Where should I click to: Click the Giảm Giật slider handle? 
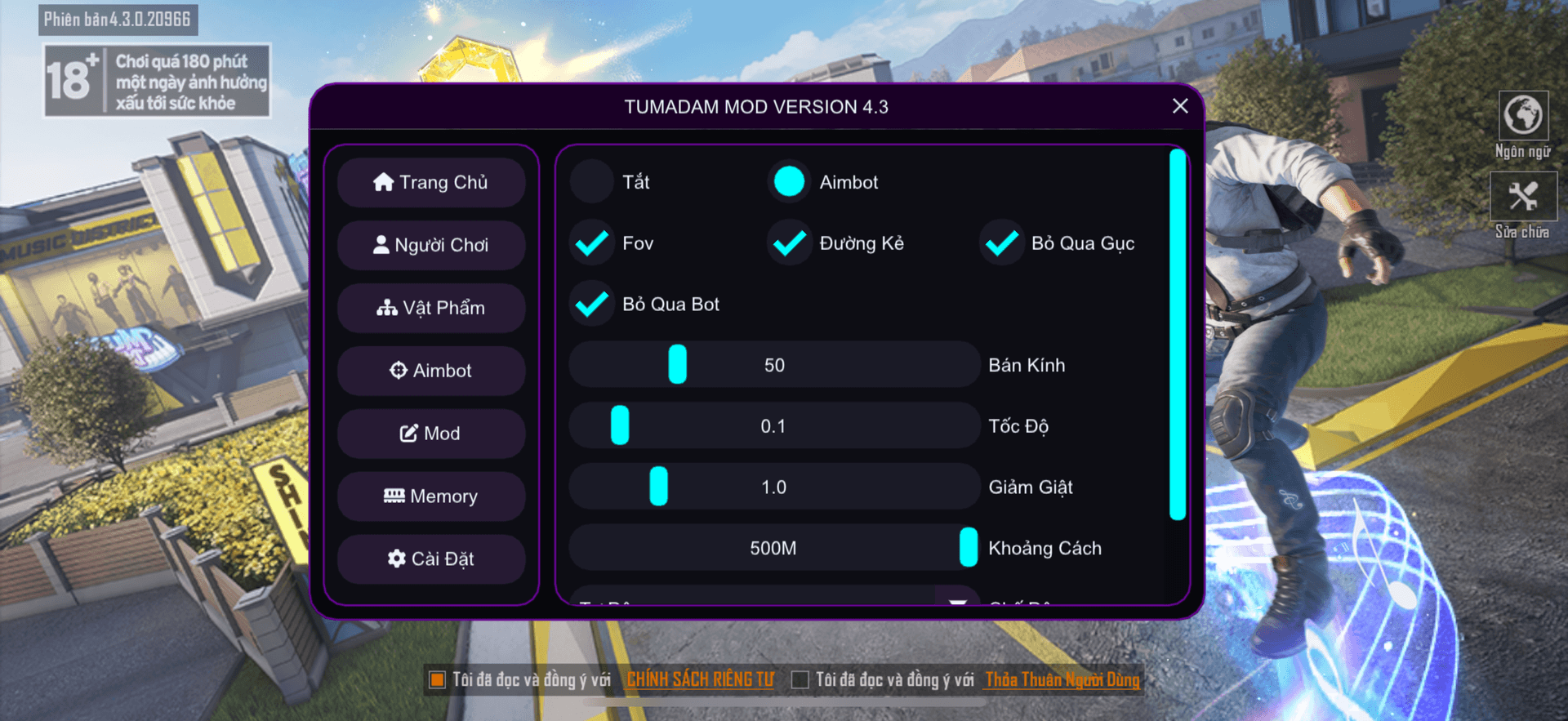pos(658,487)
